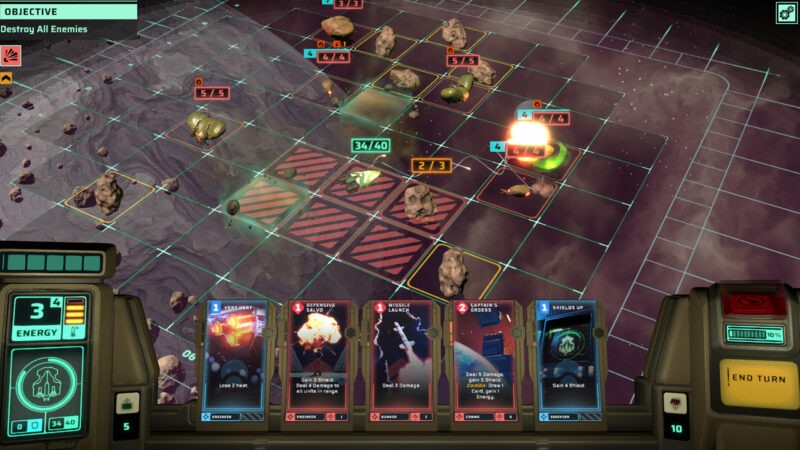Select the player ship with 34/40 health
Viewport: 800px width, 450px height.
pos(358,179)
